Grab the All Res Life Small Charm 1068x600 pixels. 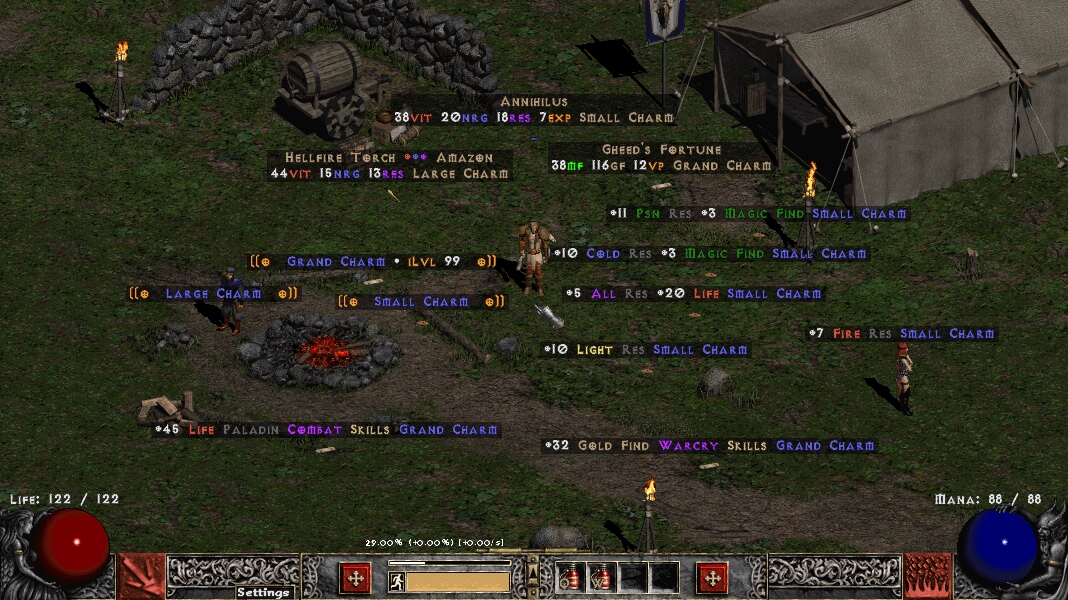[x=693, y=294]
